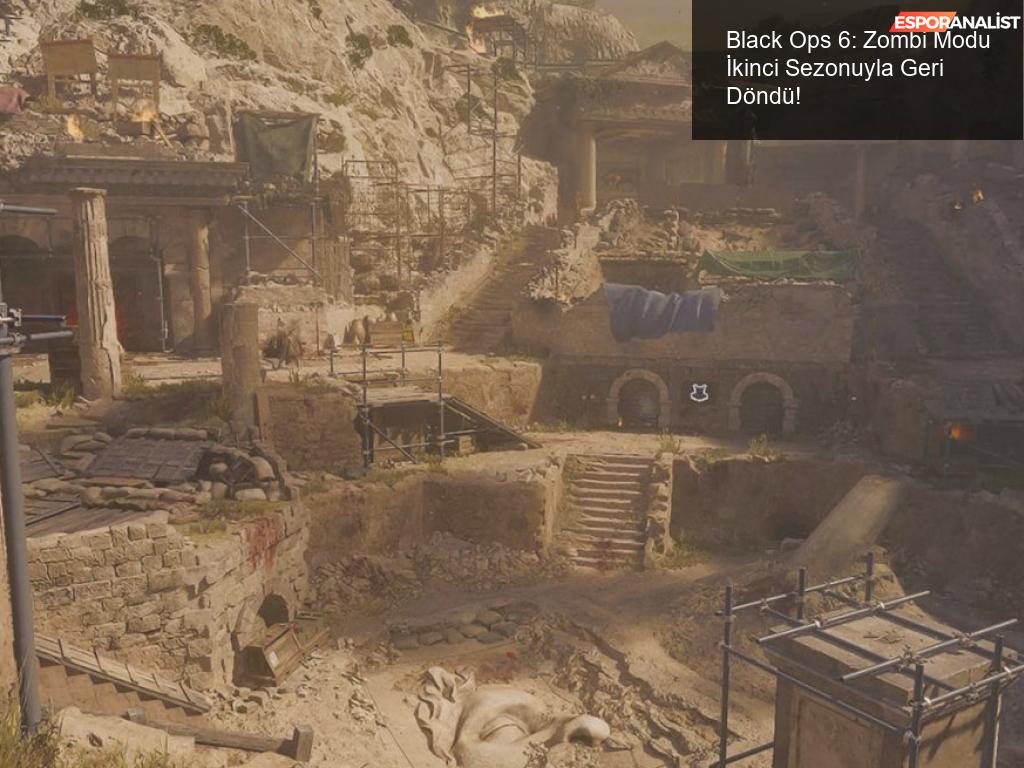Image resolution: width=1024 pixels, height=768 pixels.
Task: Click the ESPORANALIST logo
Action: (953, 21)
